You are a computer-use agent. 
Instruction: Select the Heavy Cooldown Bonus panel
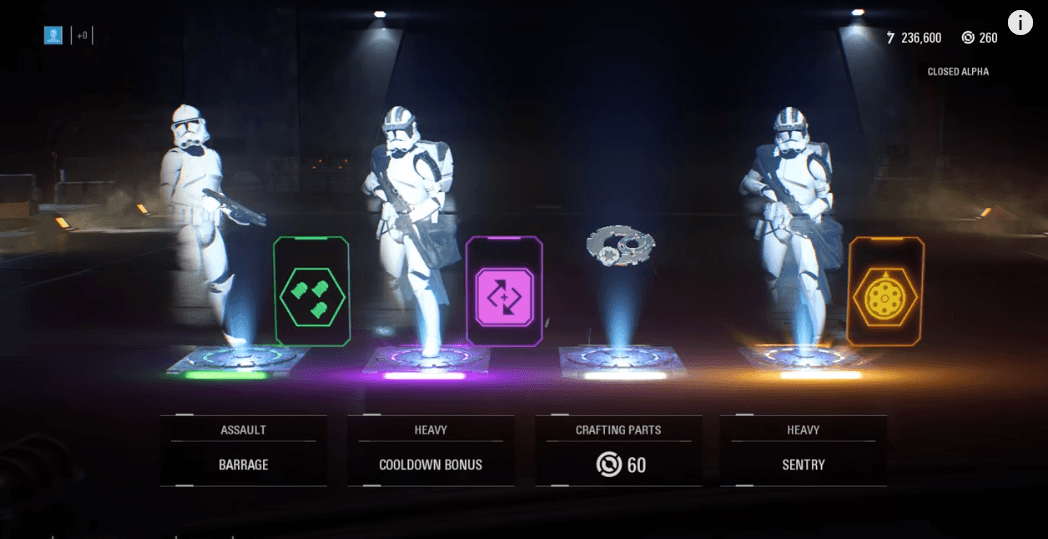pyautogui.click(x=430, y=451)
